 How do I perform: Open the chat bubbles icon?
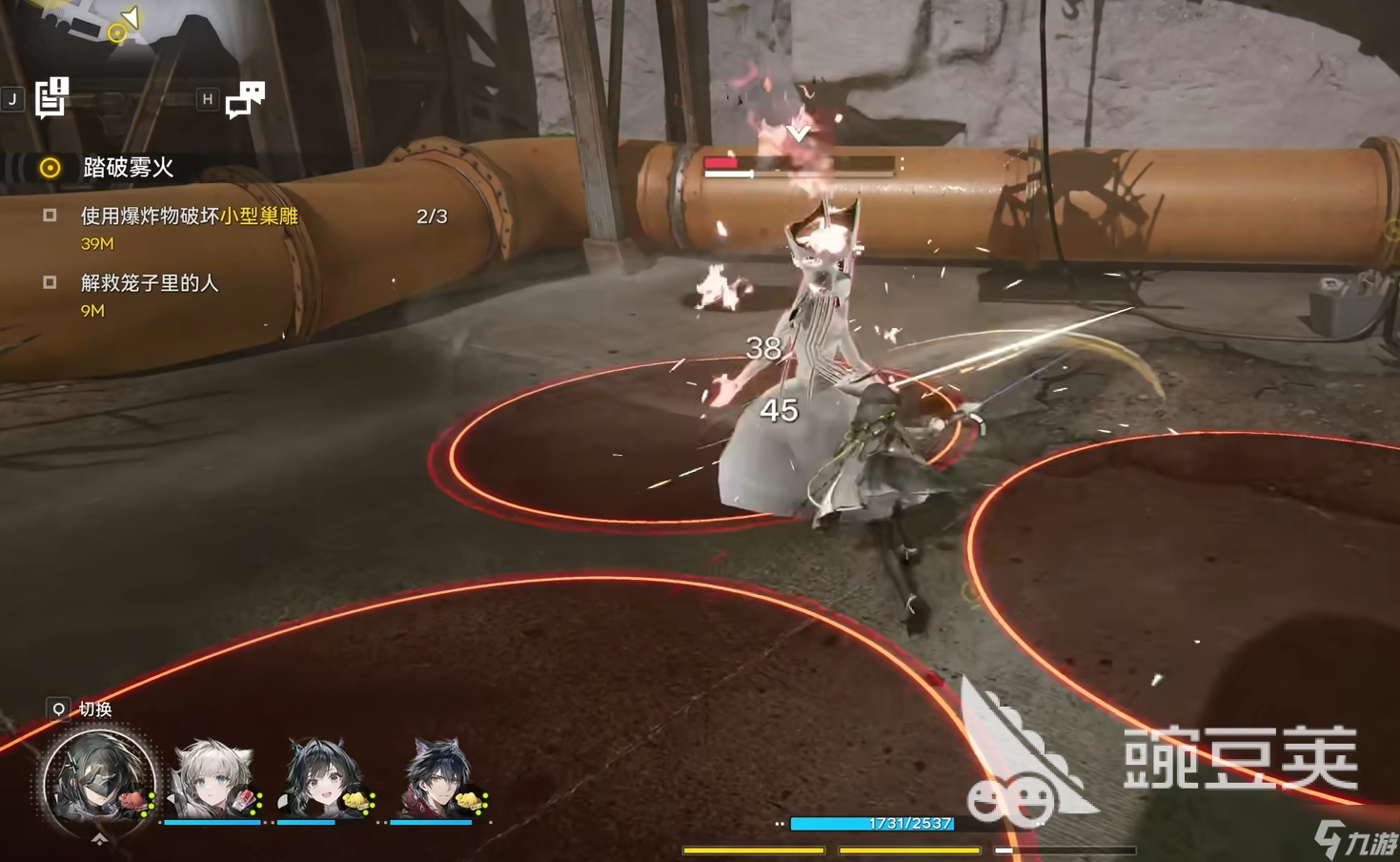[245, 98]
